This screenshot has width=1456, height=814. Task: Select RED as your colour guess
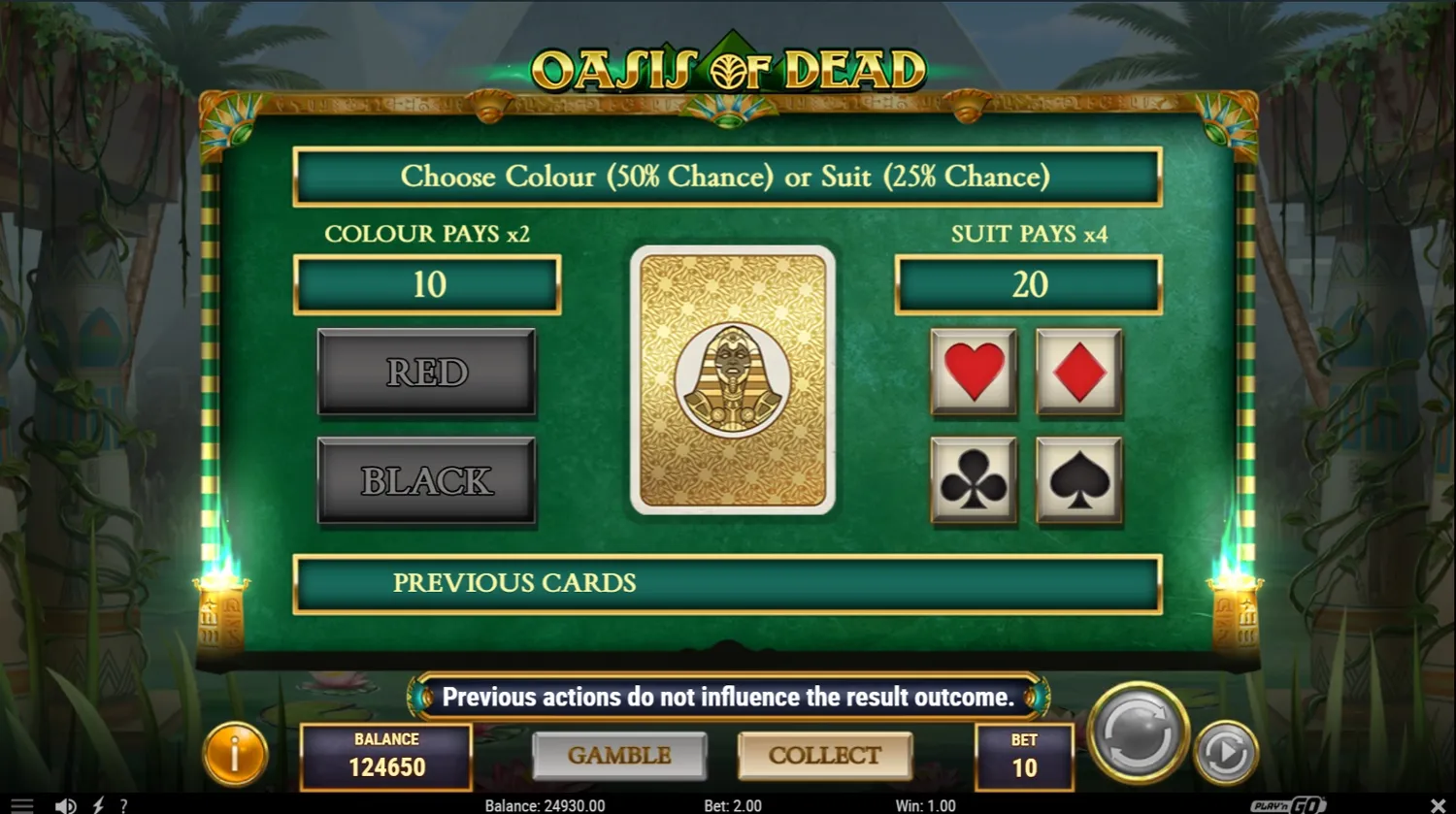426,373
